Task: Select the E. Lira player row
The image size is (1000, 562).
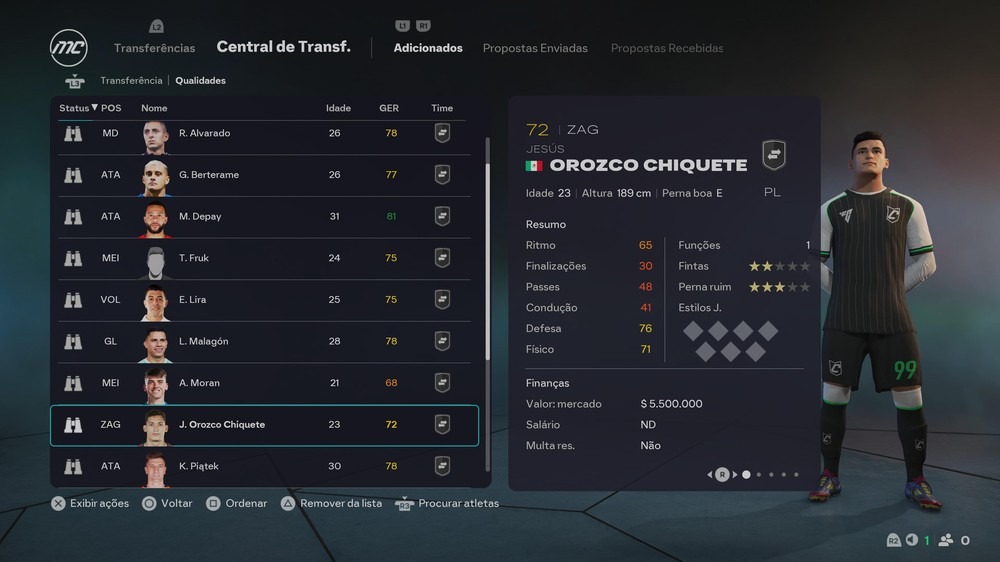Action: (264, 300)
